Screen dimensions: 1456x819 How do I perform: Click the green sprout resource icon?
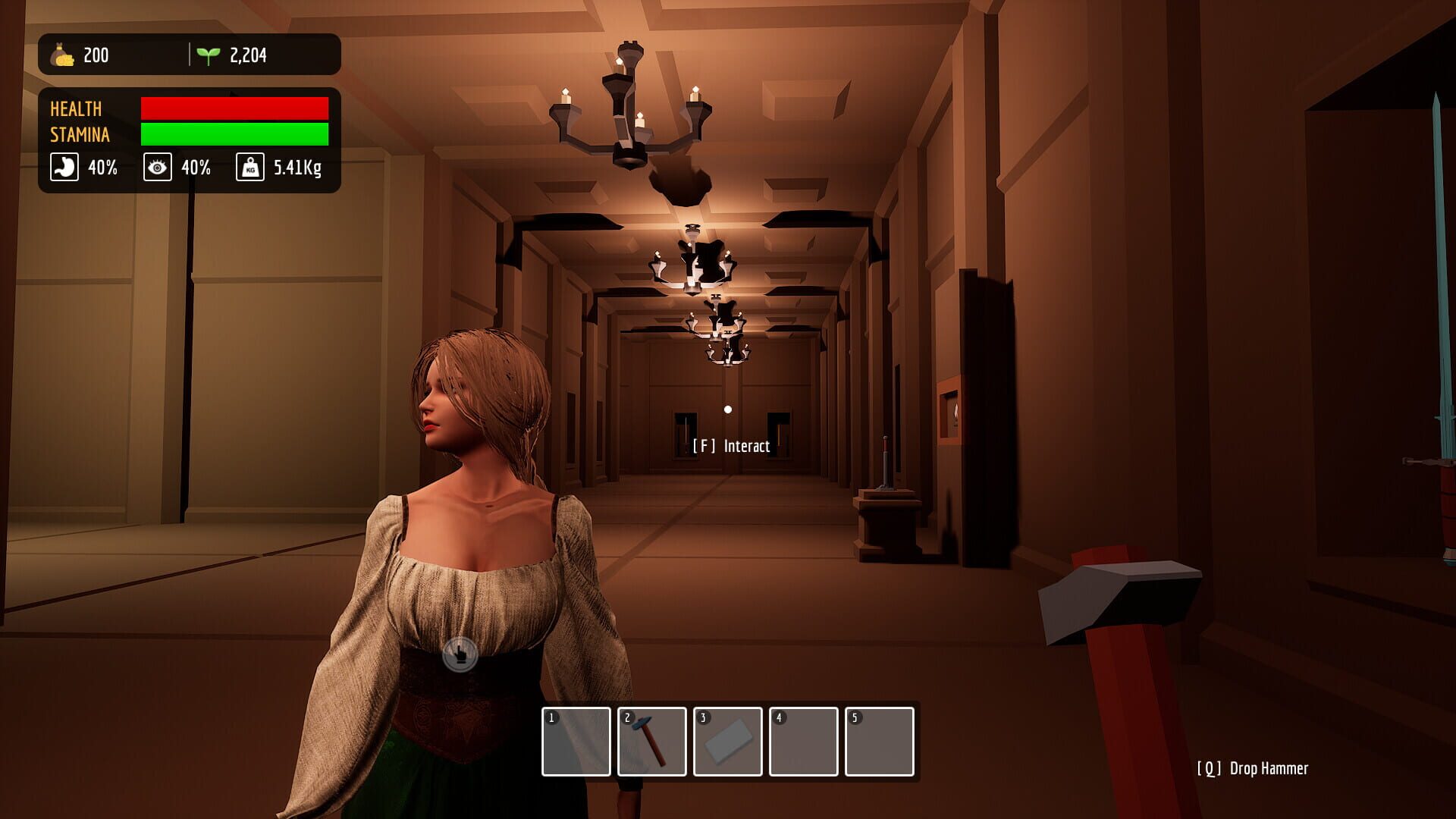click(208, 54)
